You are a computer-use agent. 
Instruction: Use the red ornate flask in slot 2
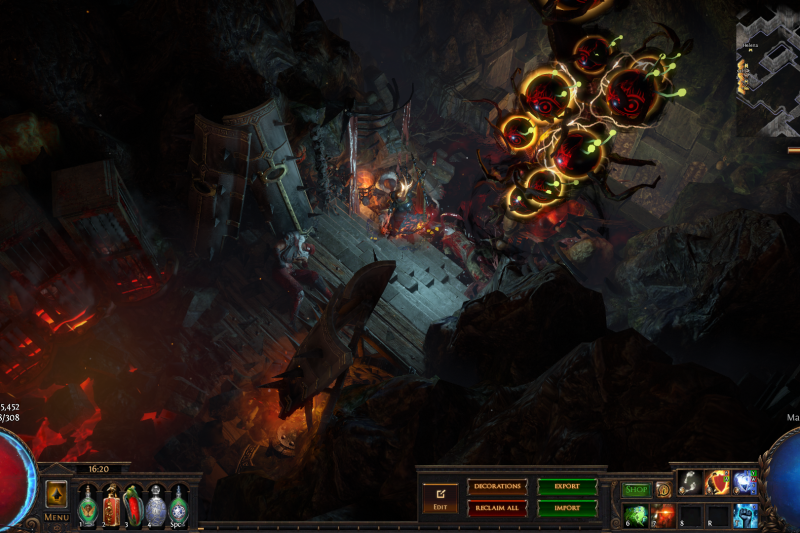coord(110,505)
